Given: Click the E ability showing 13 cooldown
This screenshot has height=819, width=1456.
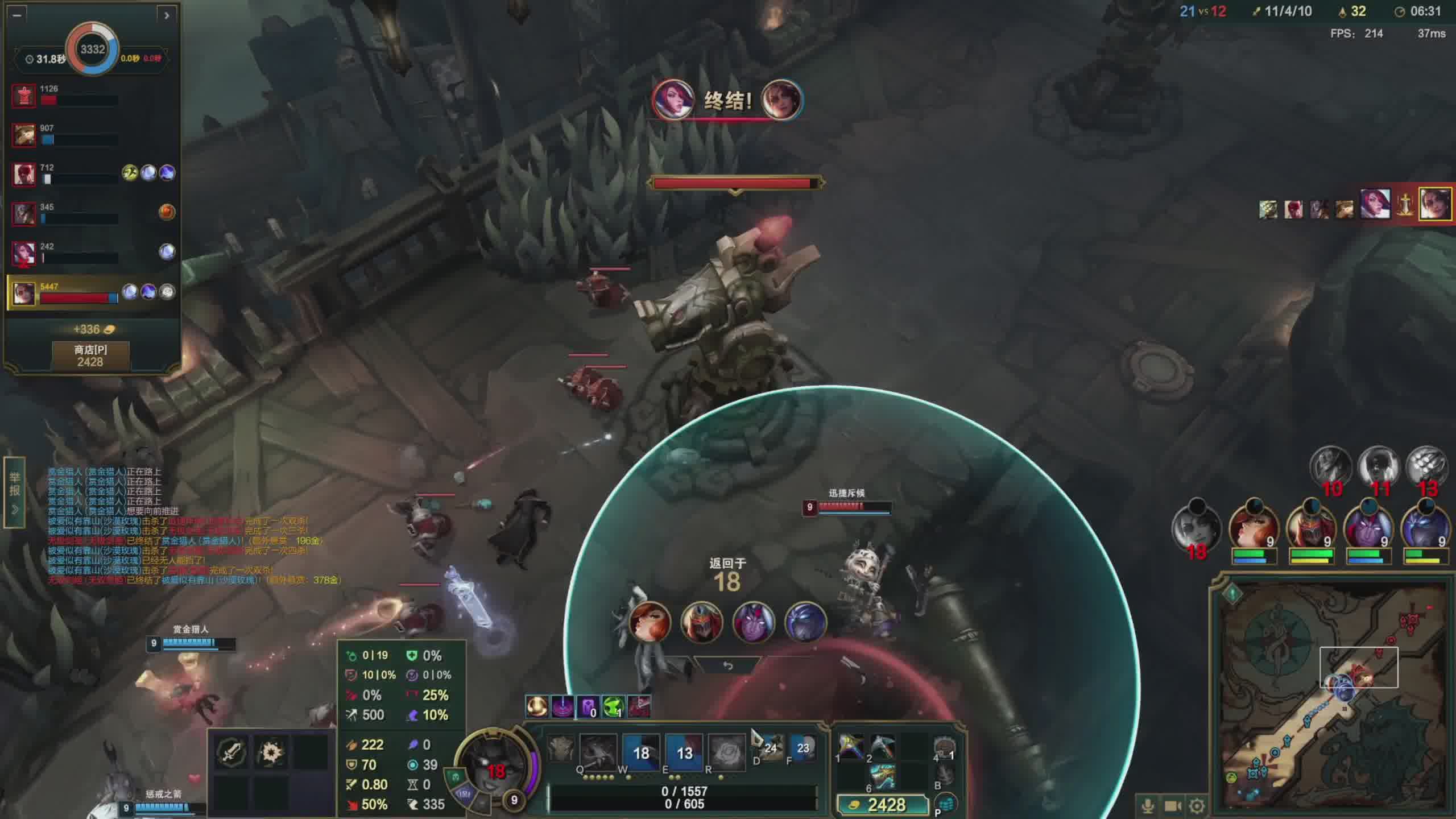Looking at the screenshot, I should point(684,752).
